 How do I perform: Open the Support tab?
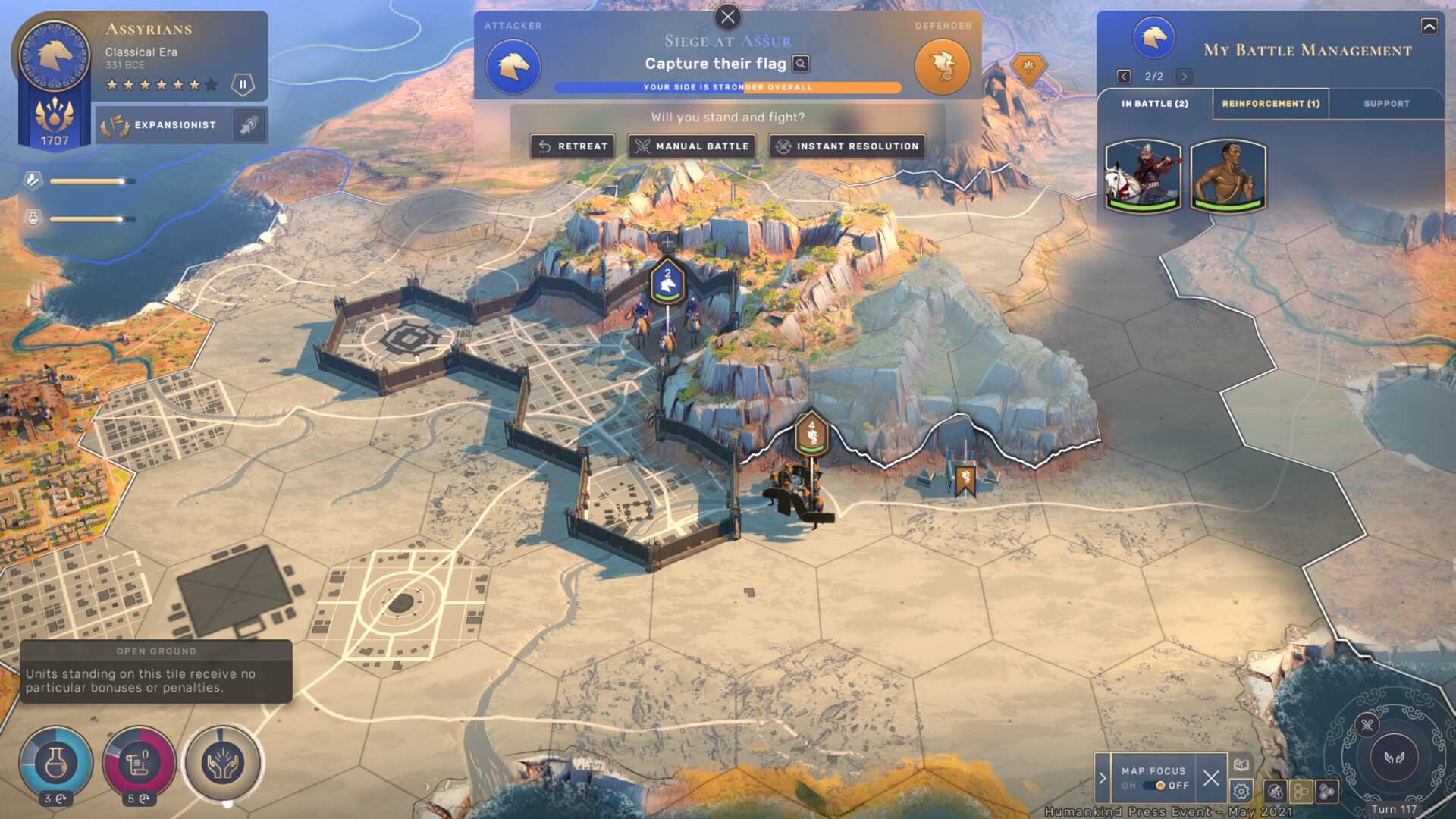tap(1386, 104)
